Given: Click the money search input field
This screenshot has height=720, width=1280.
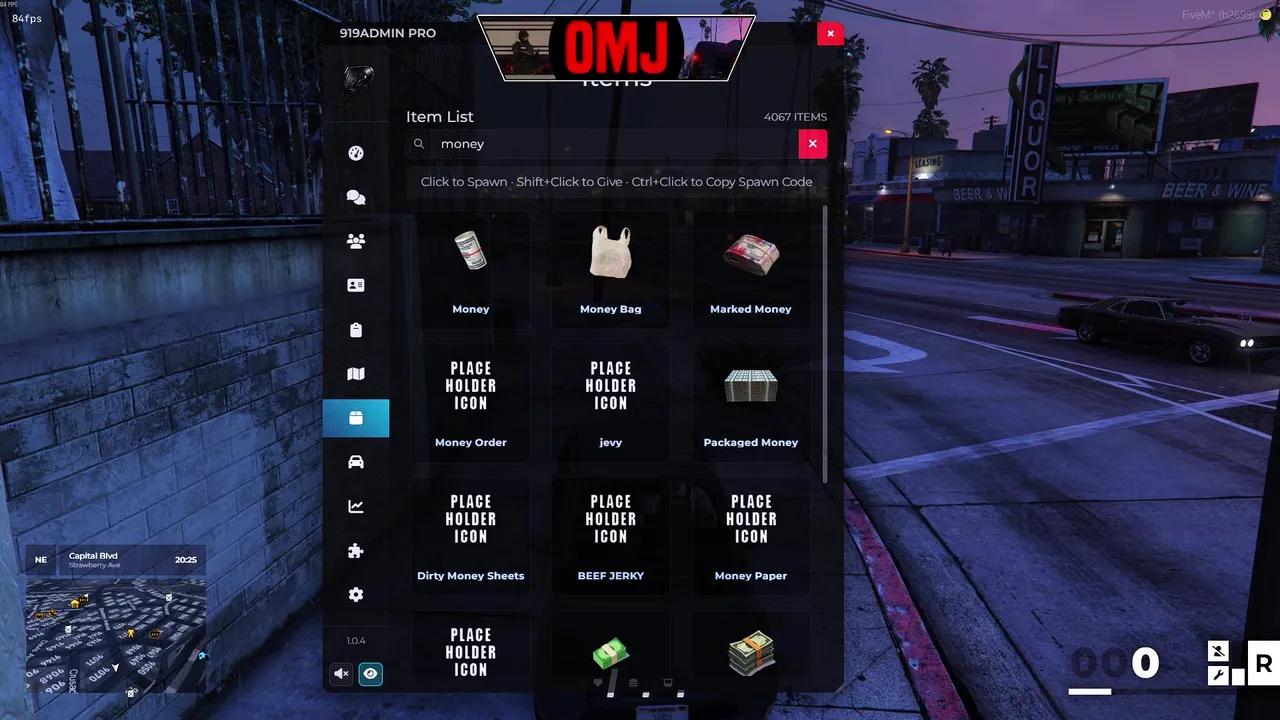Looking at the screenshot, I should click(x=600, y=143).
